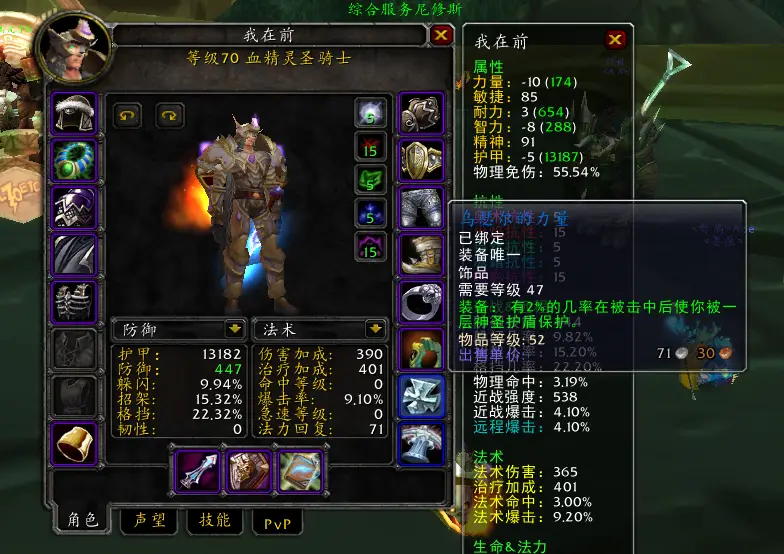Close the character panel window
This screenshot has width=784, height=554.
442,36
